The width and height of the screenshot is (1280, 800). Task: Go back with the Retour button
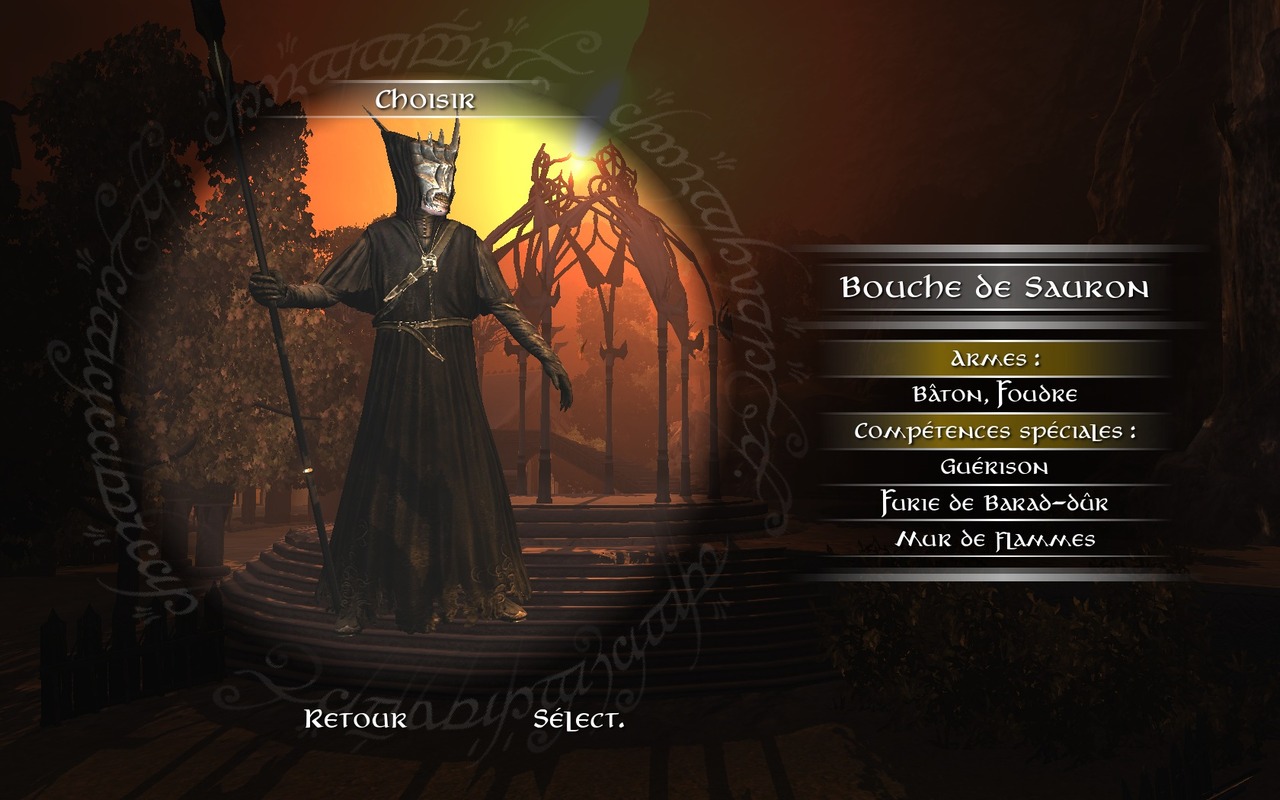point(355,719)
